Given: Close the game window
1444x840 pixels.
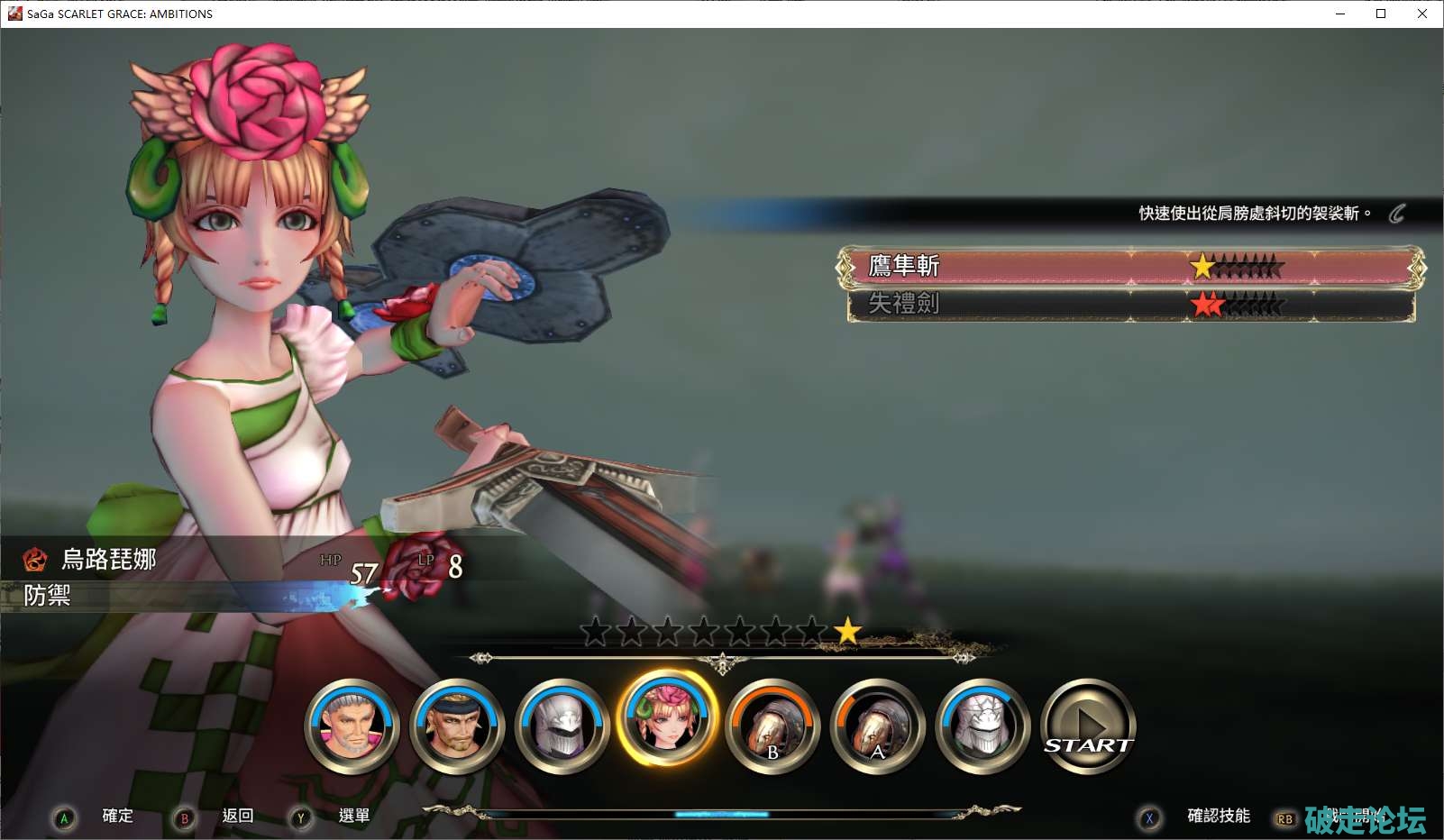Looking at the screenshot, I should pyautogui.click(x=1422, y=14).
